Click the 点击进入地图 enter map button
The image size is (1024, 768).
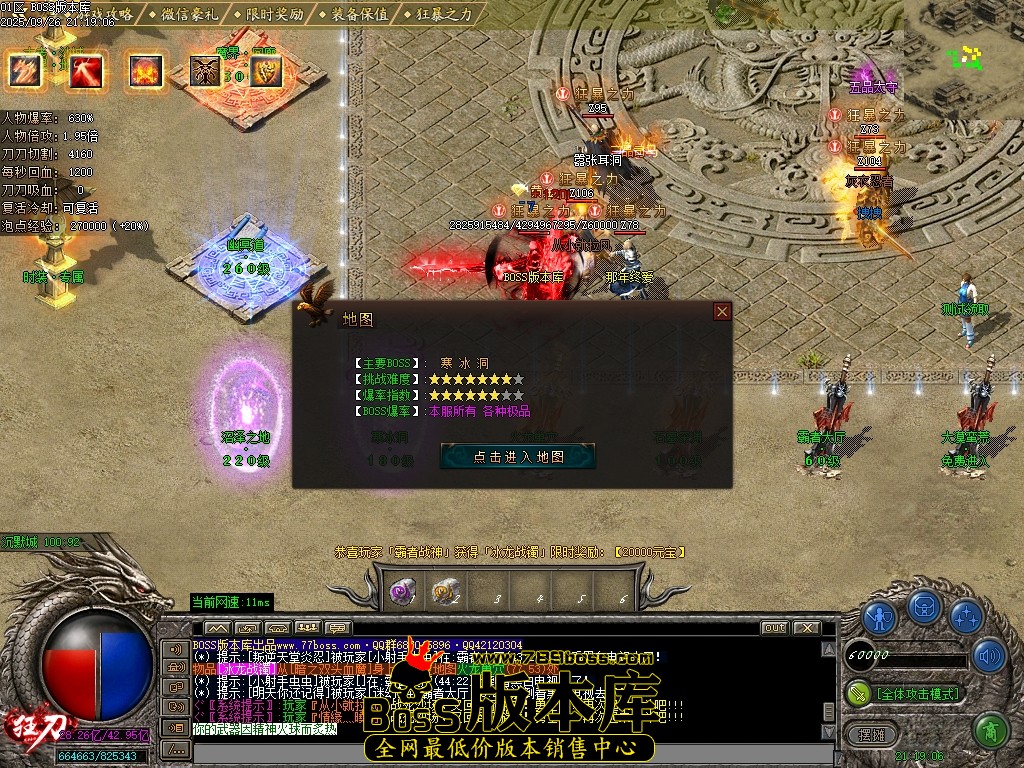click(x=518, y=456)
